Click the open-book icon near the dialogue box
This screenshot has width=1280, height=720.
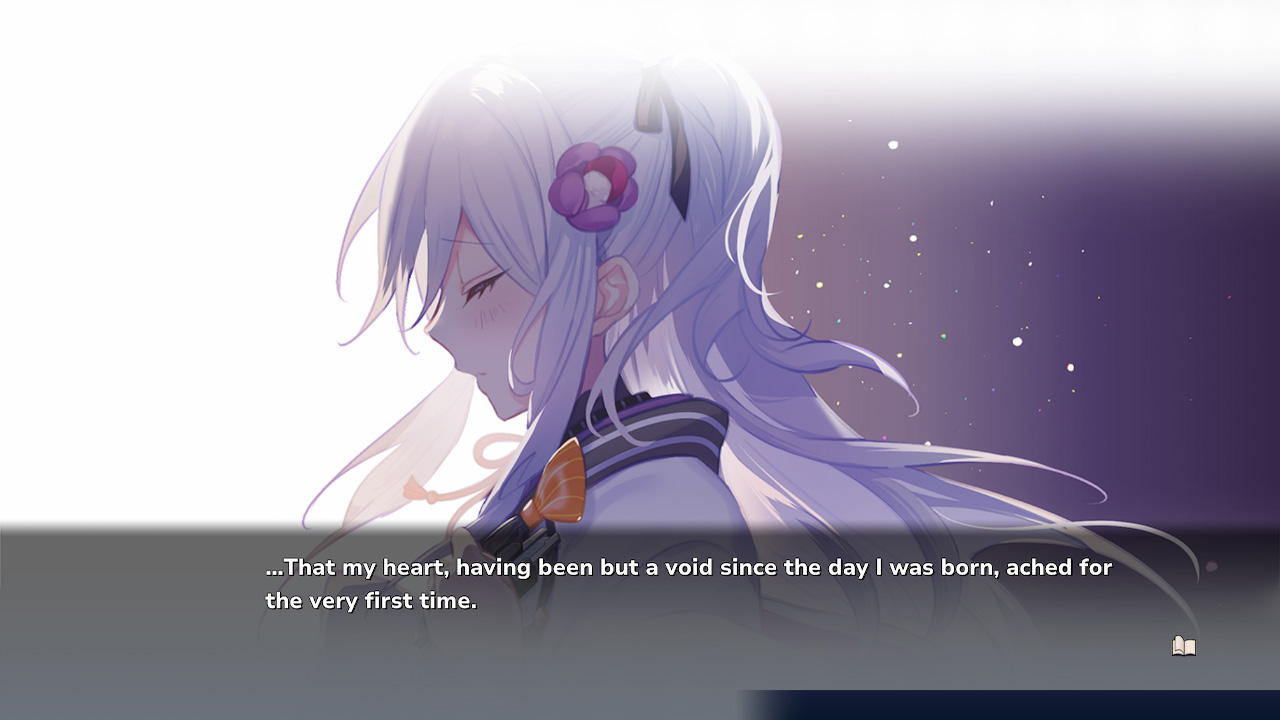click(1183, 646)
